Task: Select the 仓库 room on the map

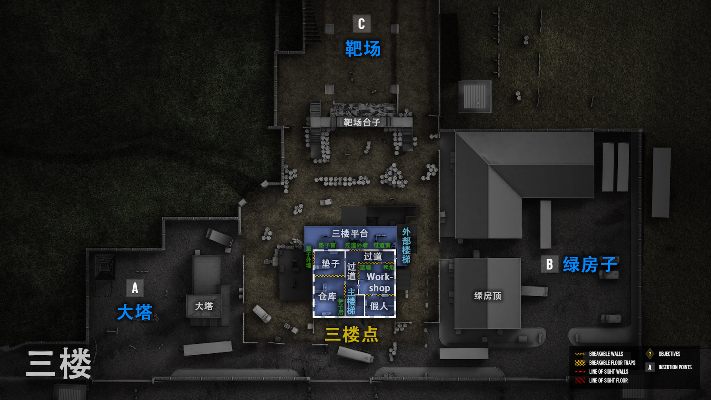Action: pyautogui.click(x=327, y=296)
